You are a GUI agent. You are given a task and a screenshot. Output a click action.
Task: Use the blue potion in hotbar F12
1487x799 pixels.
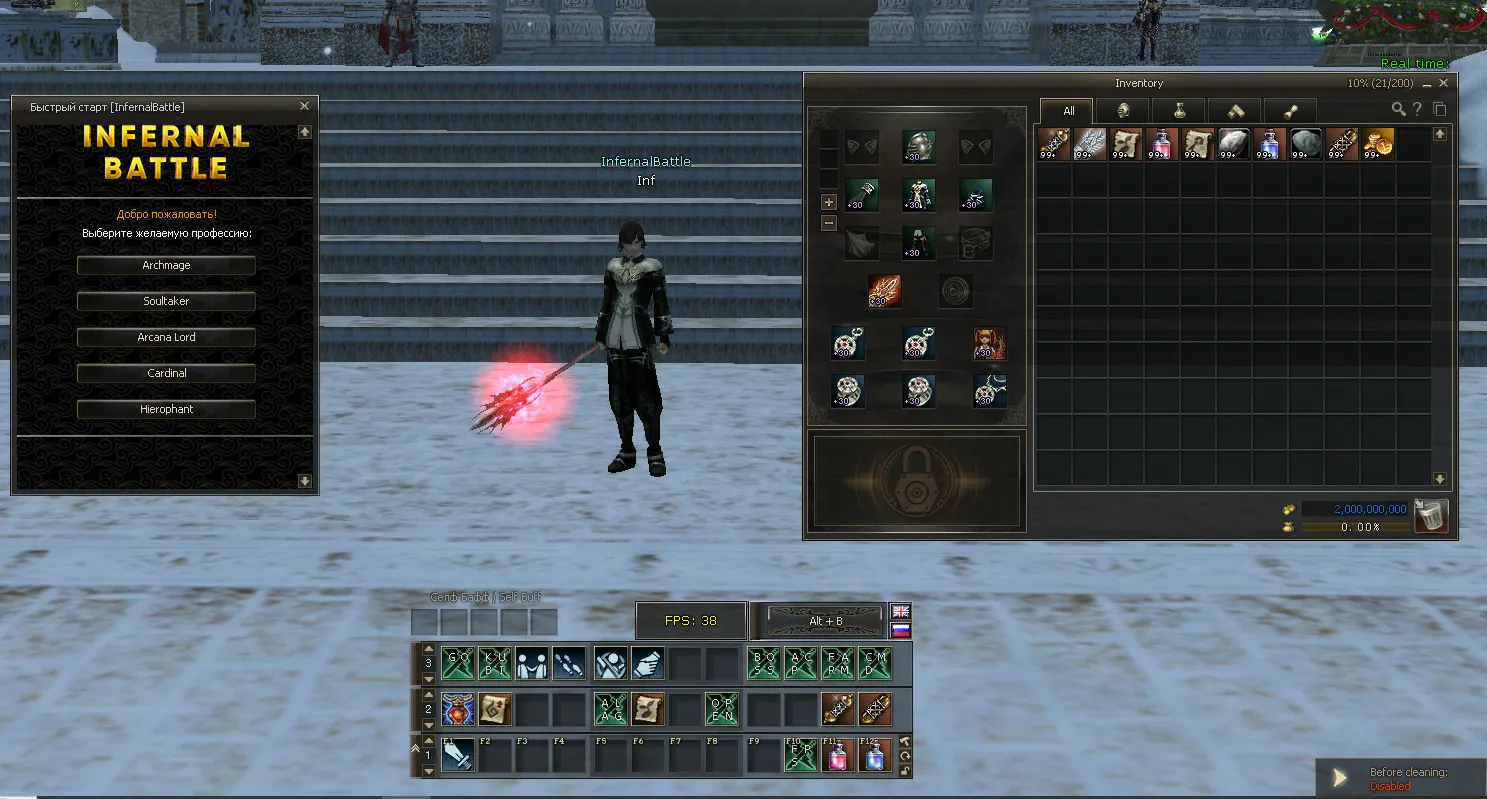tap(875, 755)
